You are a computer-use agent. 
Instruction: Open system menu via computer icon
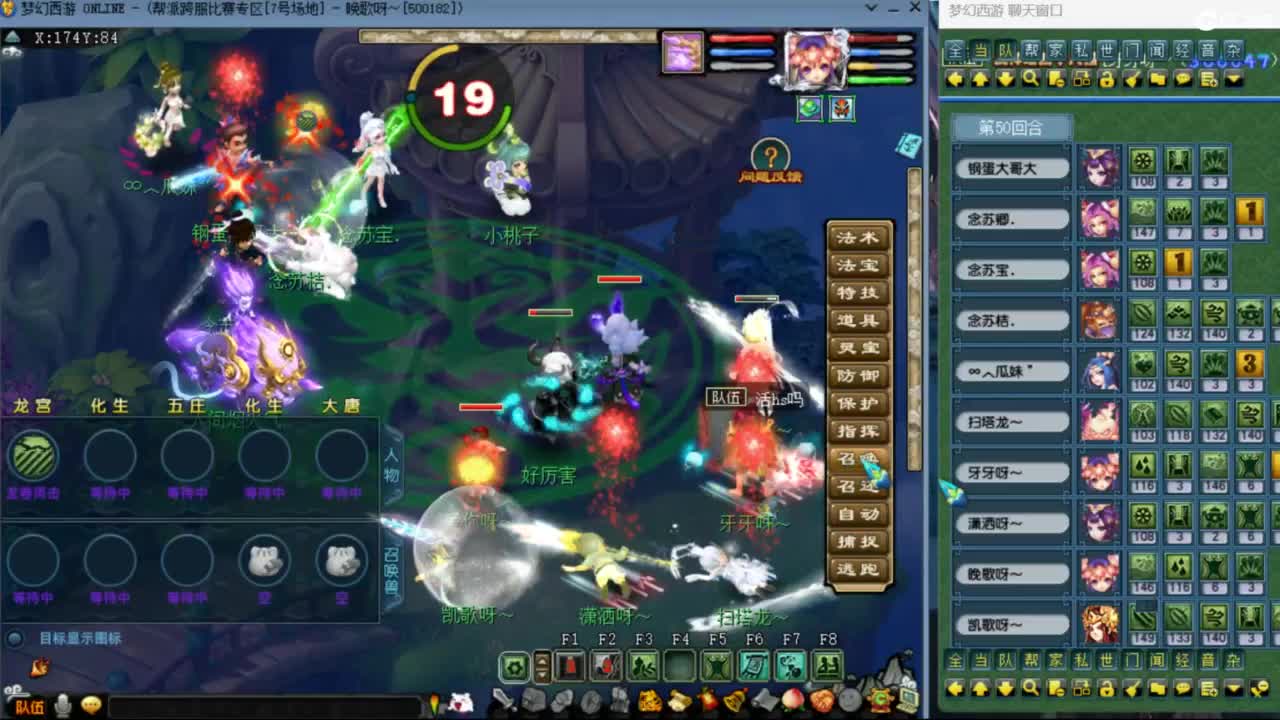908,698
